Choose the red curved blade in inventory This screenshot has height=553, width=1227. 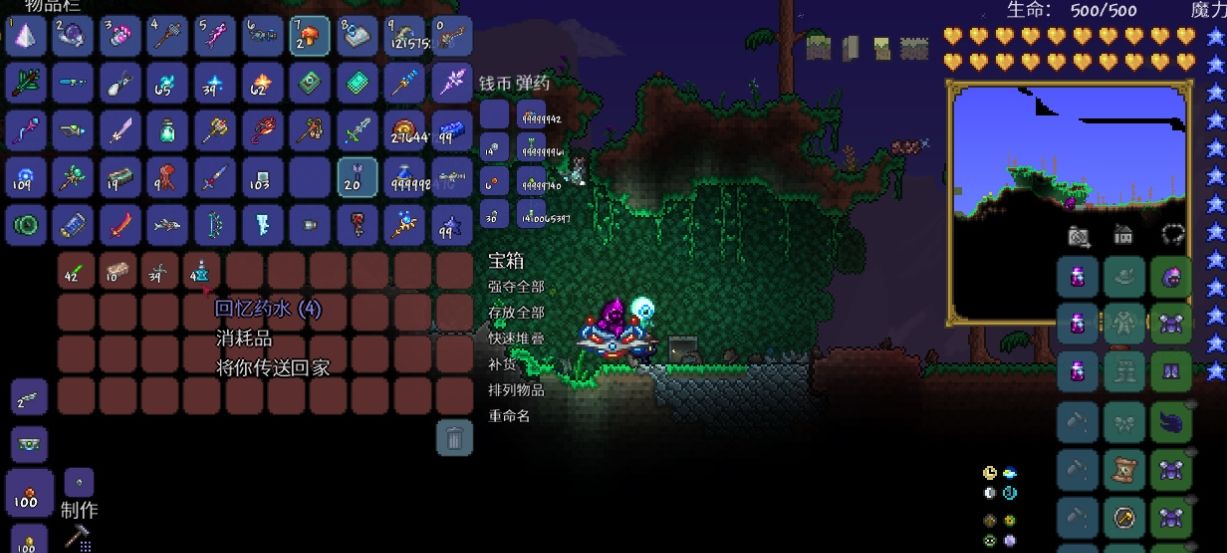pos(120,225)
